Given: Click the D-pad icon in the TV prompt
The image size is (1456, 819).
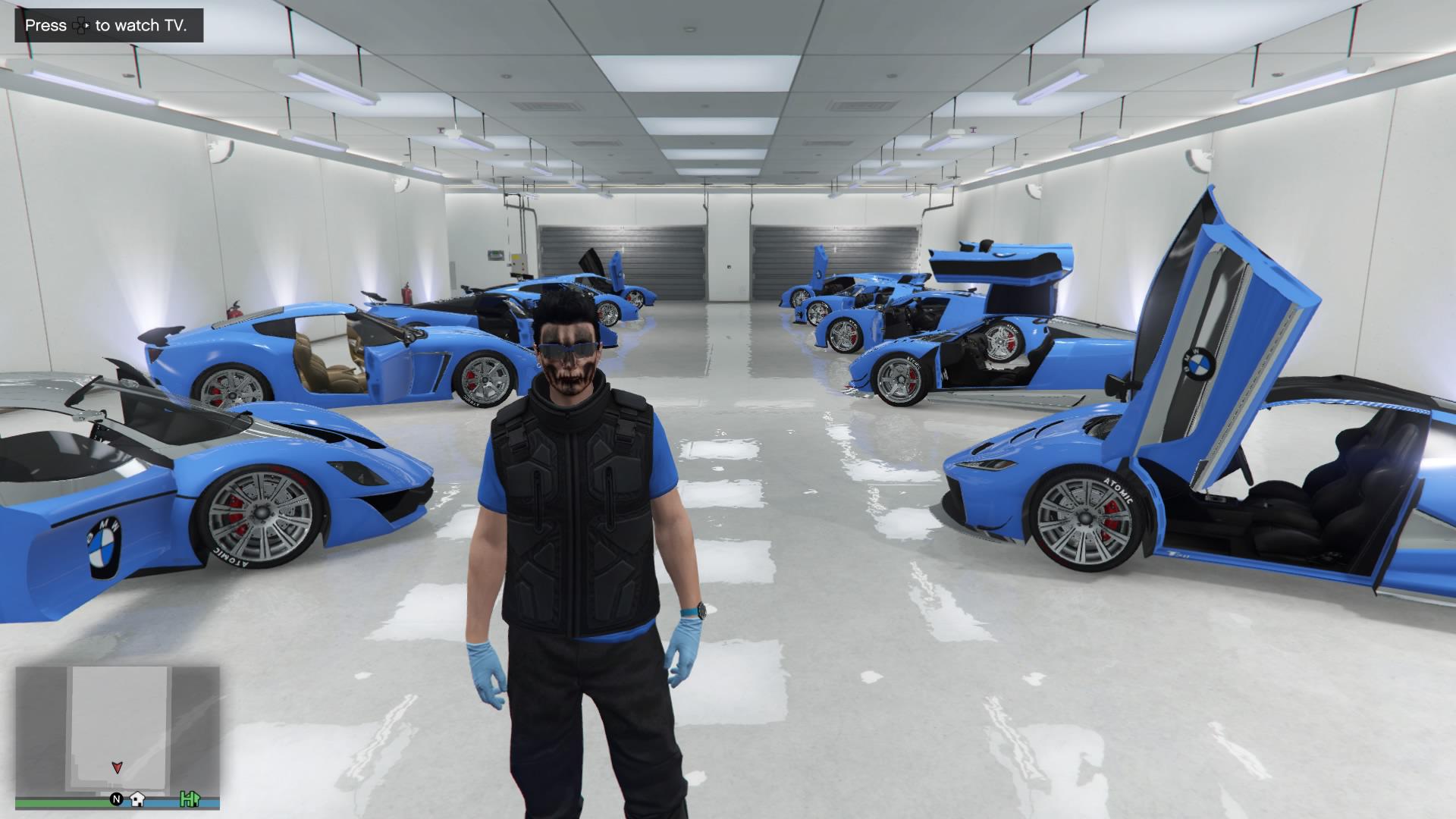Looking at the screenshot, I should click(79, 25).
